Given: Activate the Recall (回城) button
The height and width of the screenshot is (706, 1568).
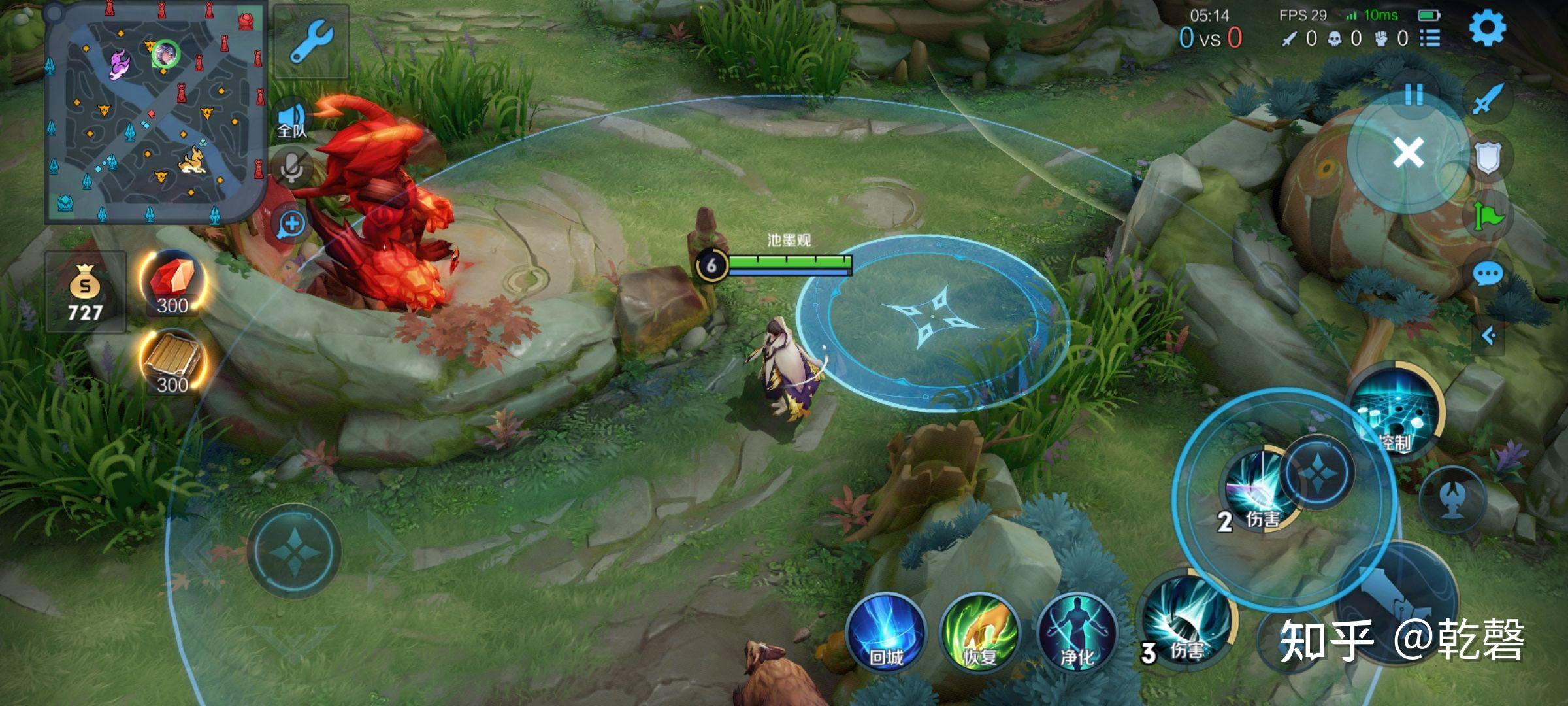Looking at the screenshot, I should pos(886,633).
